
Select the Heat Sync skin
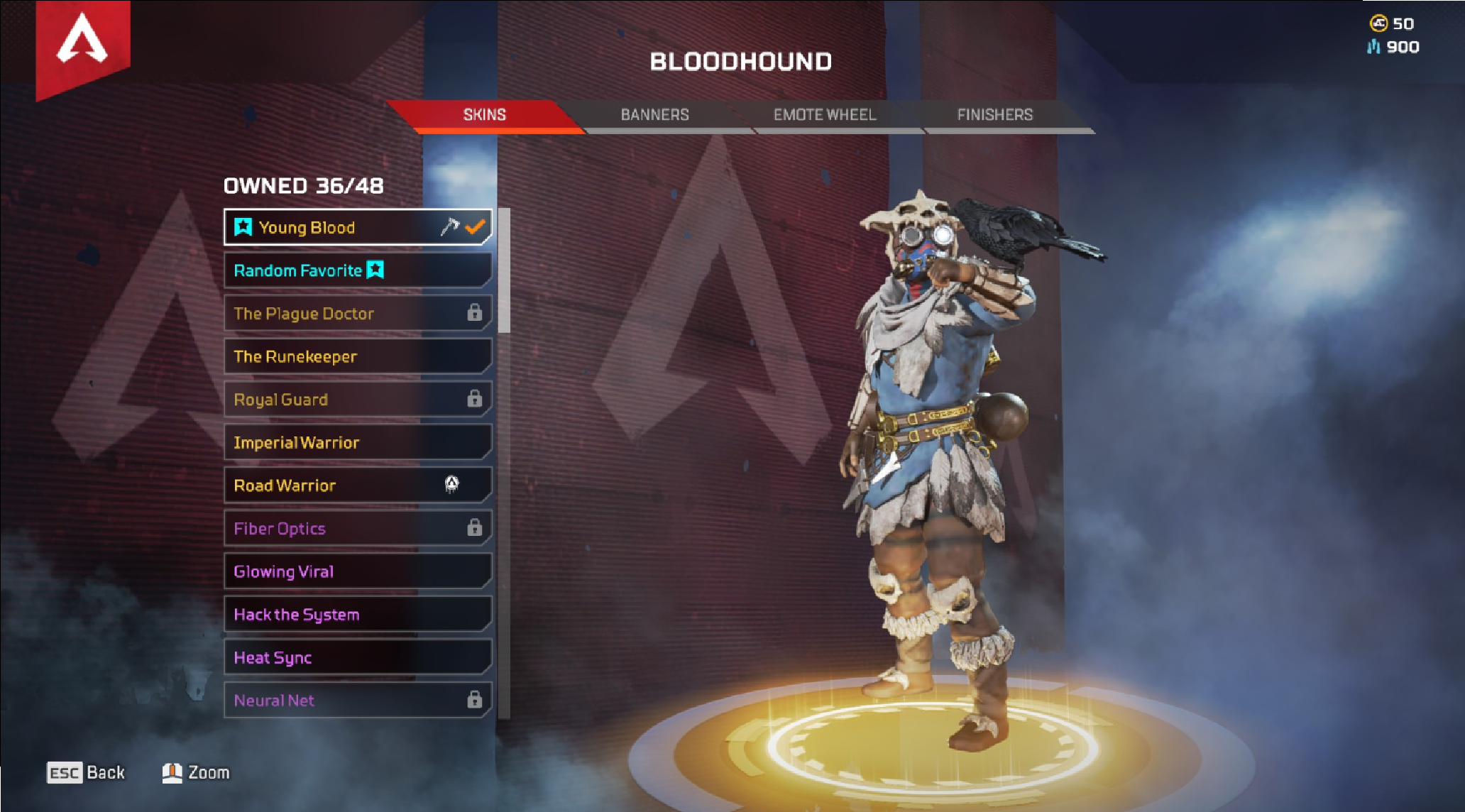pos(358,657)
